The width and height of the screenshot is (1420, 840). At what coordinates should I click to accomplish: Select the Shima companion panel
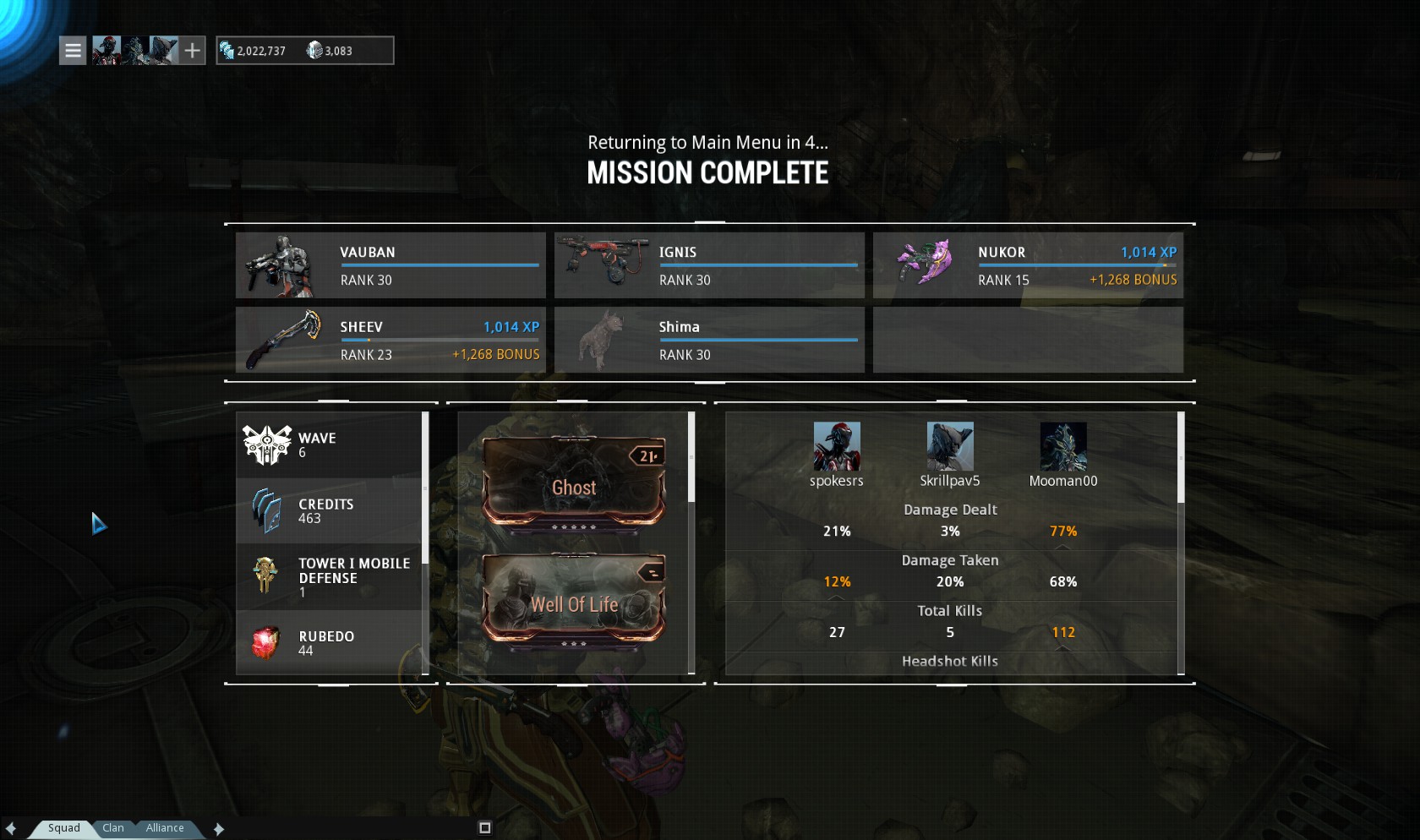point(709,340)
